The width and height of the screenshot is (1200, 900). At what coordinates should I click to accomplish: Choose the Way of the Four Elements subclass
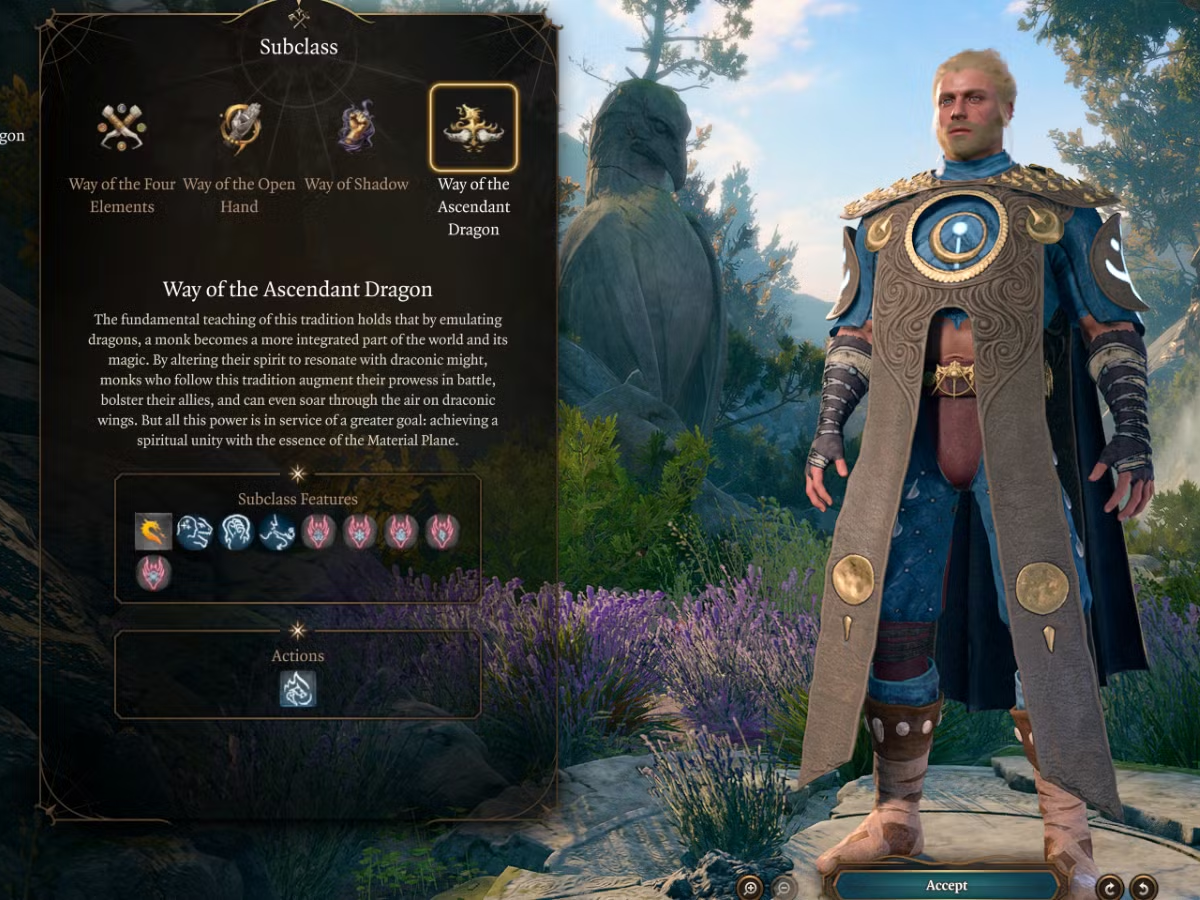tap(122, 128)
